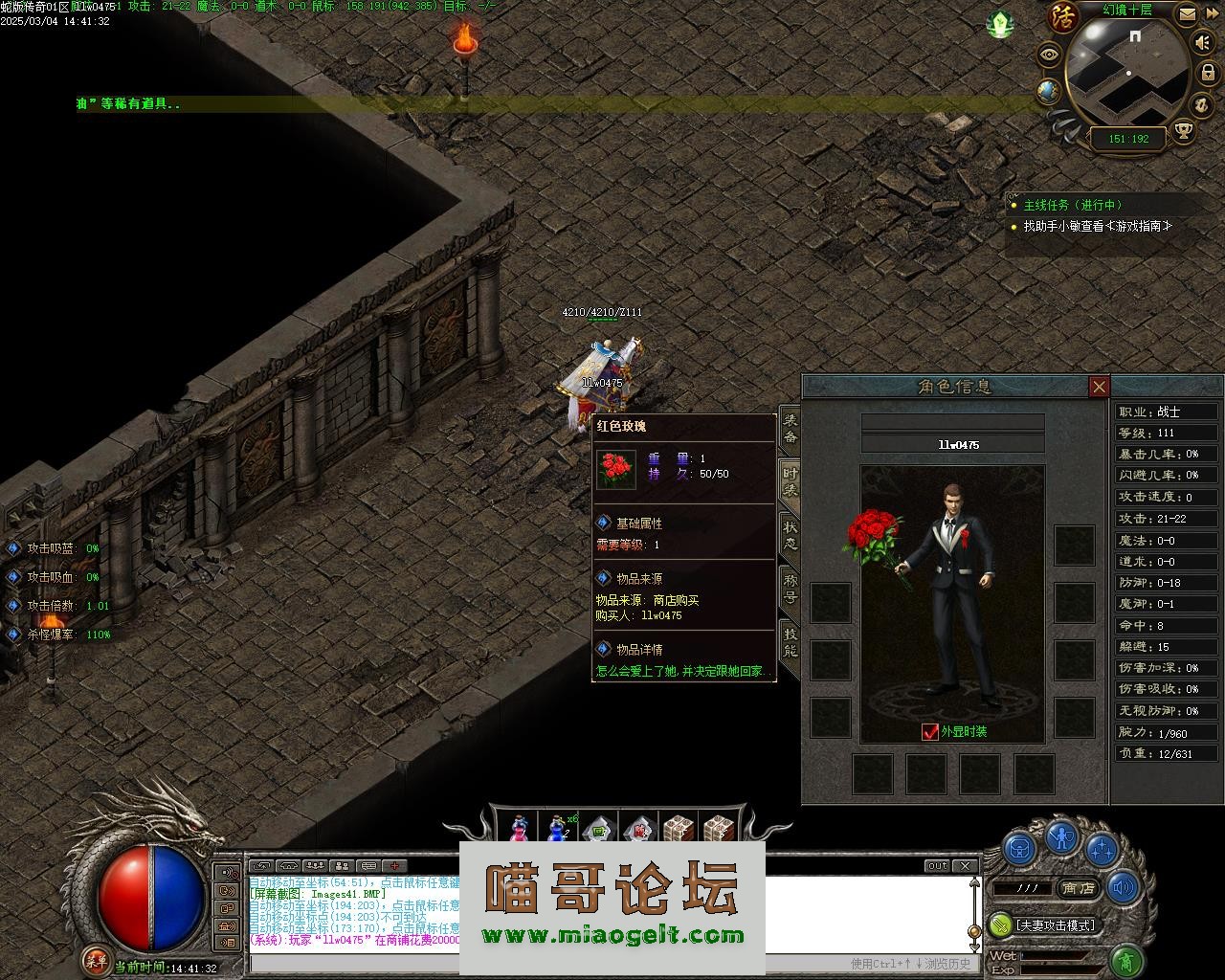
Task: Show the 技能 skills tab
Action: tap(790, 642)
